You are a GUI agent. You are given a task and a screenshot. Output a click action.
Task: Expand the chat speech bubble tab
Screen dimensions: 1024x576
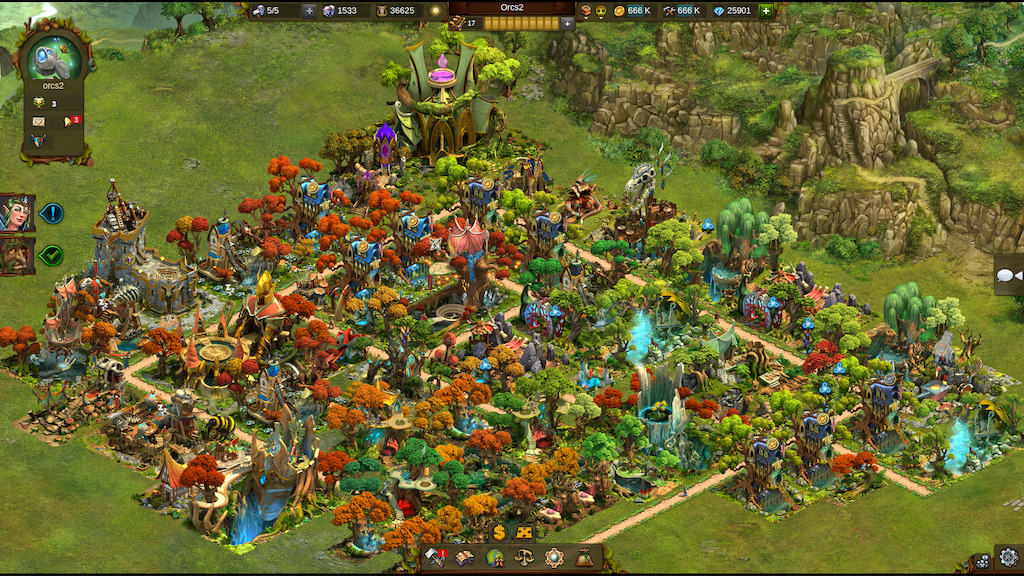coord(1008,275)
